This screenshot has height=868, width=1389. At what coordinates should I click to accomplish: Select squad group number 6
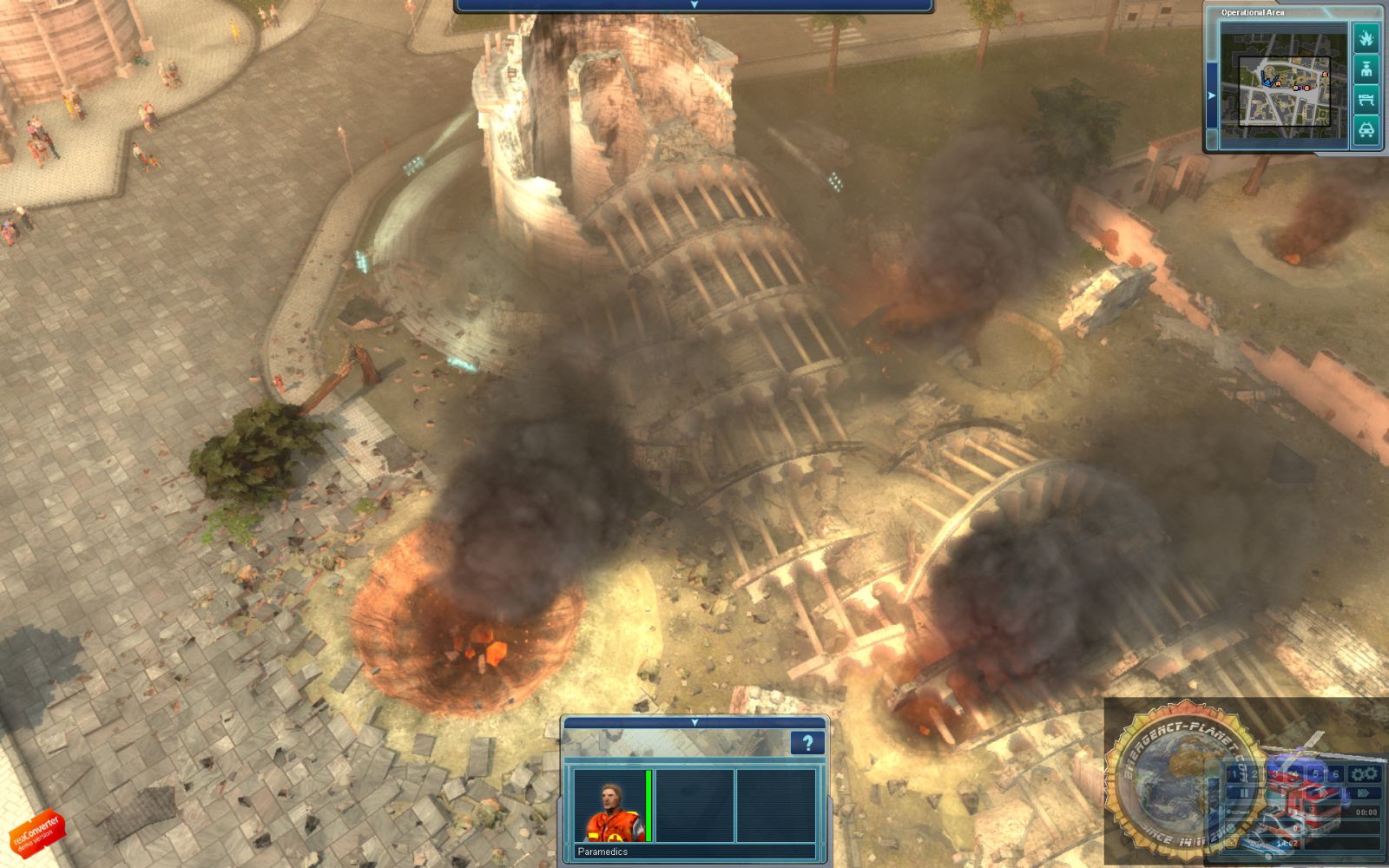point(1334,773)
